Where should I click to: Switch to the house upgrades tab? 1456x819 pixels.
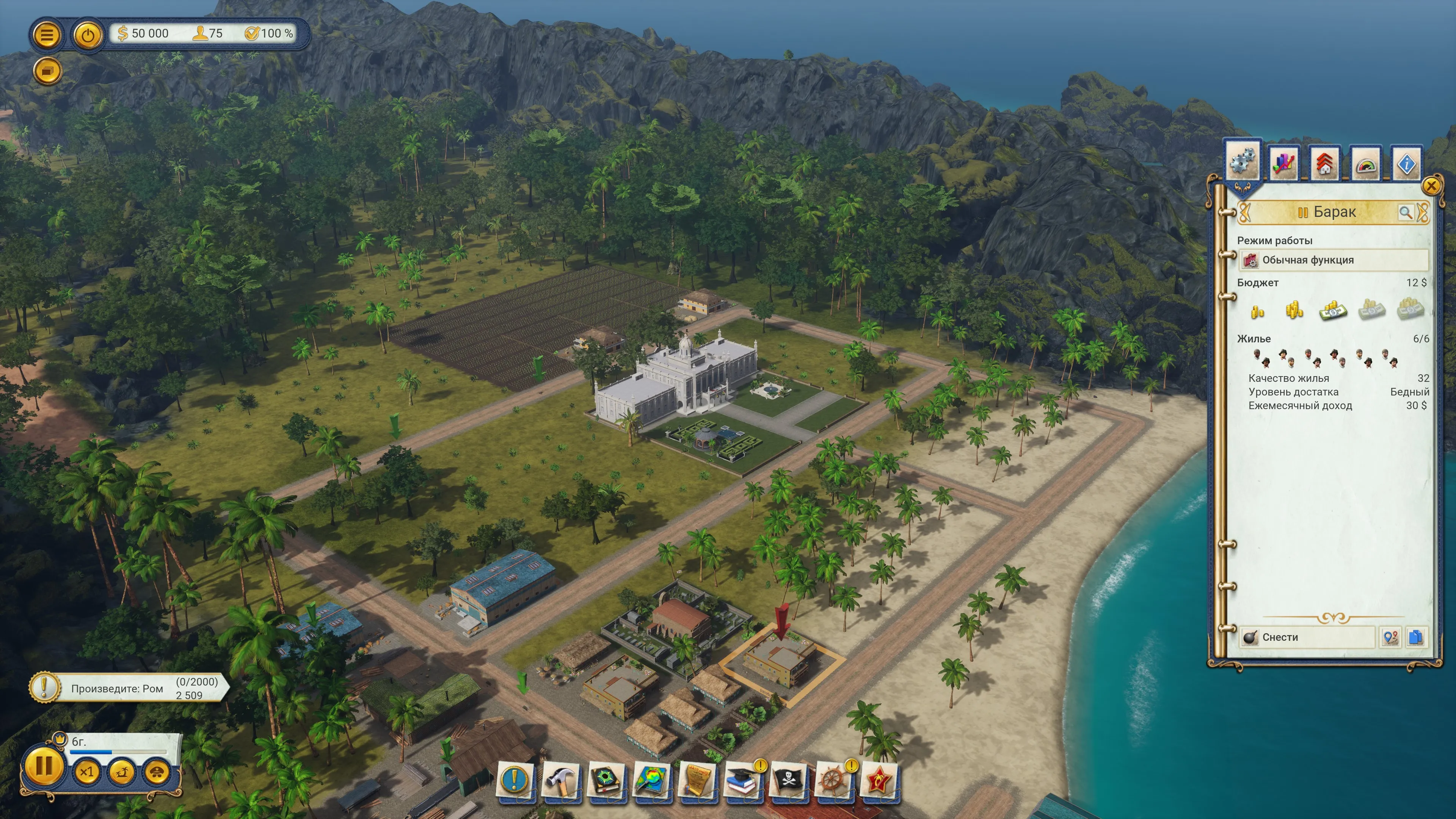click(x=1324, y=163)
